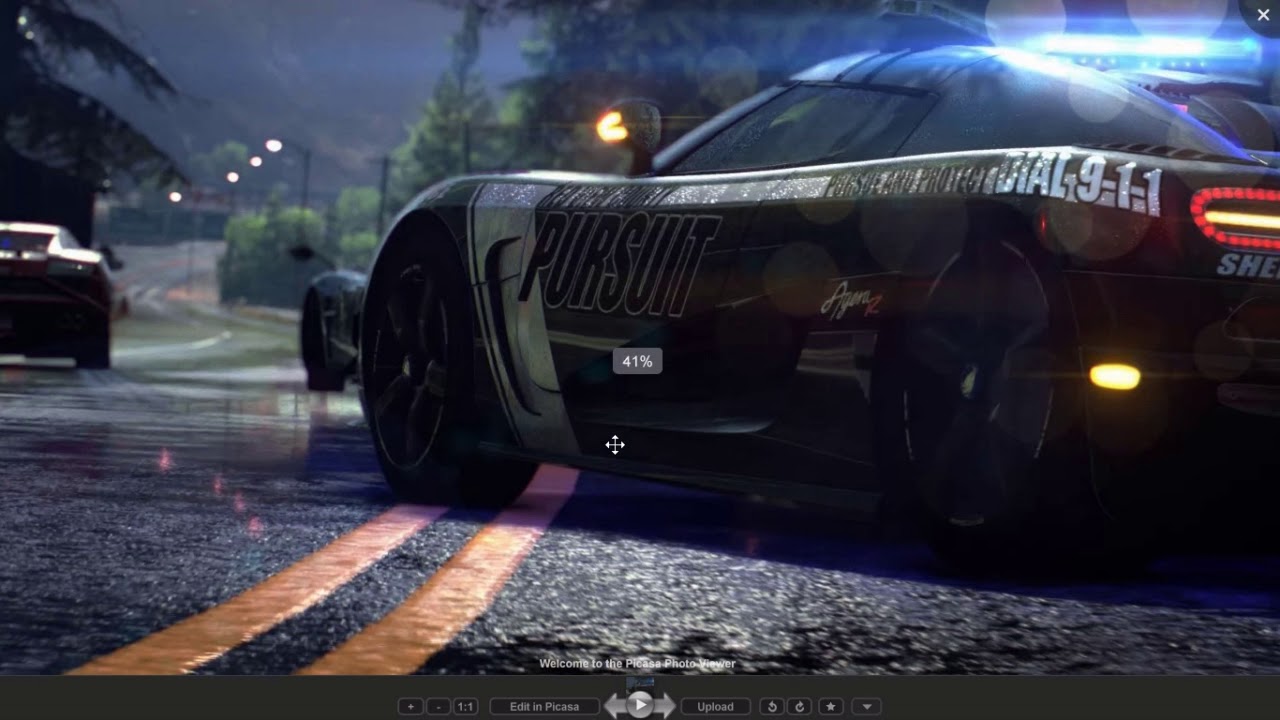Rotate the photo counterclockwise
Screen dimensions: 1280x720
pos(771,706)
